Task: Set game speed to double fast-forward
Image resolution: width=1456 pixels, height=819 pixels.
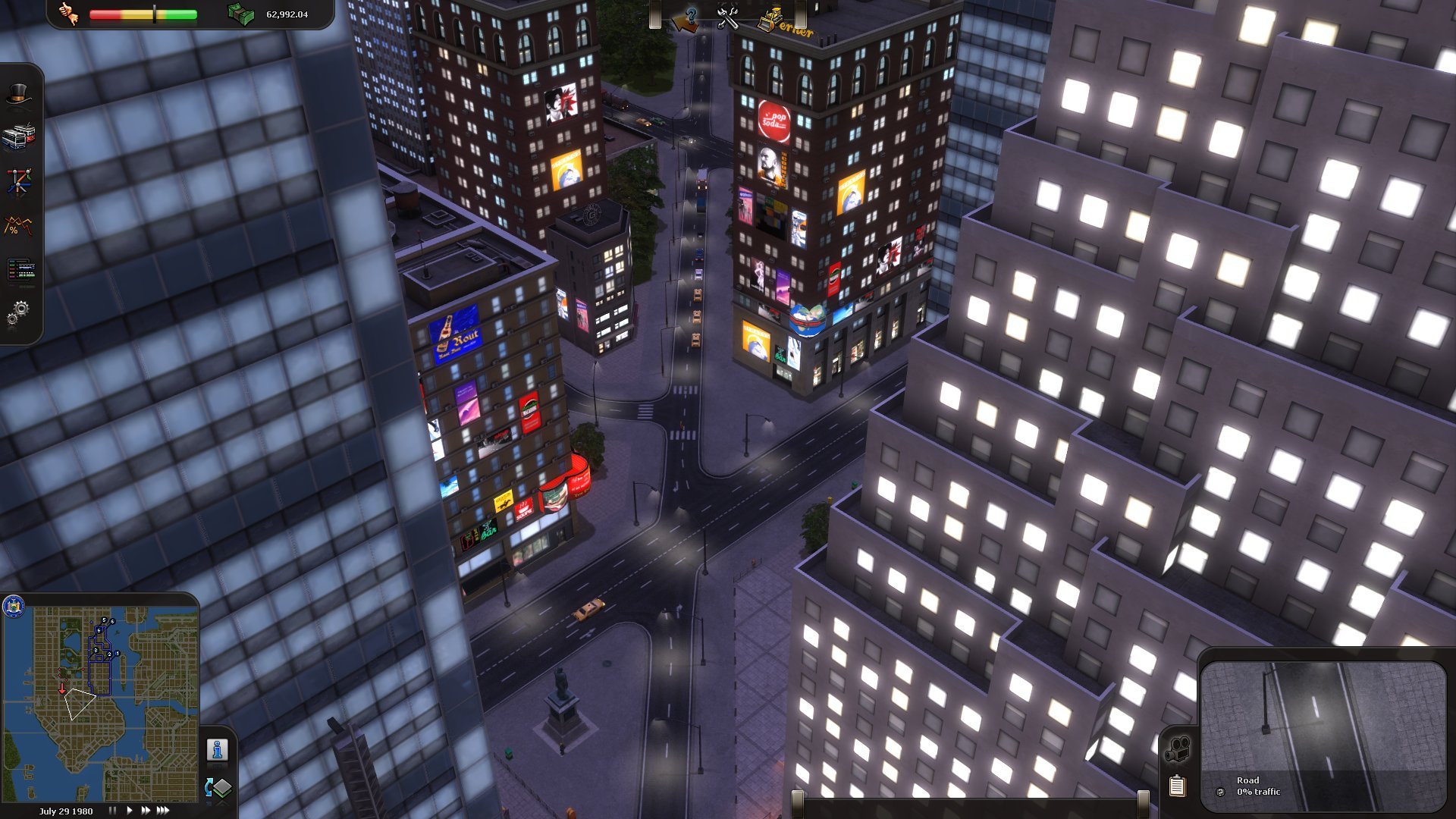Action: click(145, 811)
